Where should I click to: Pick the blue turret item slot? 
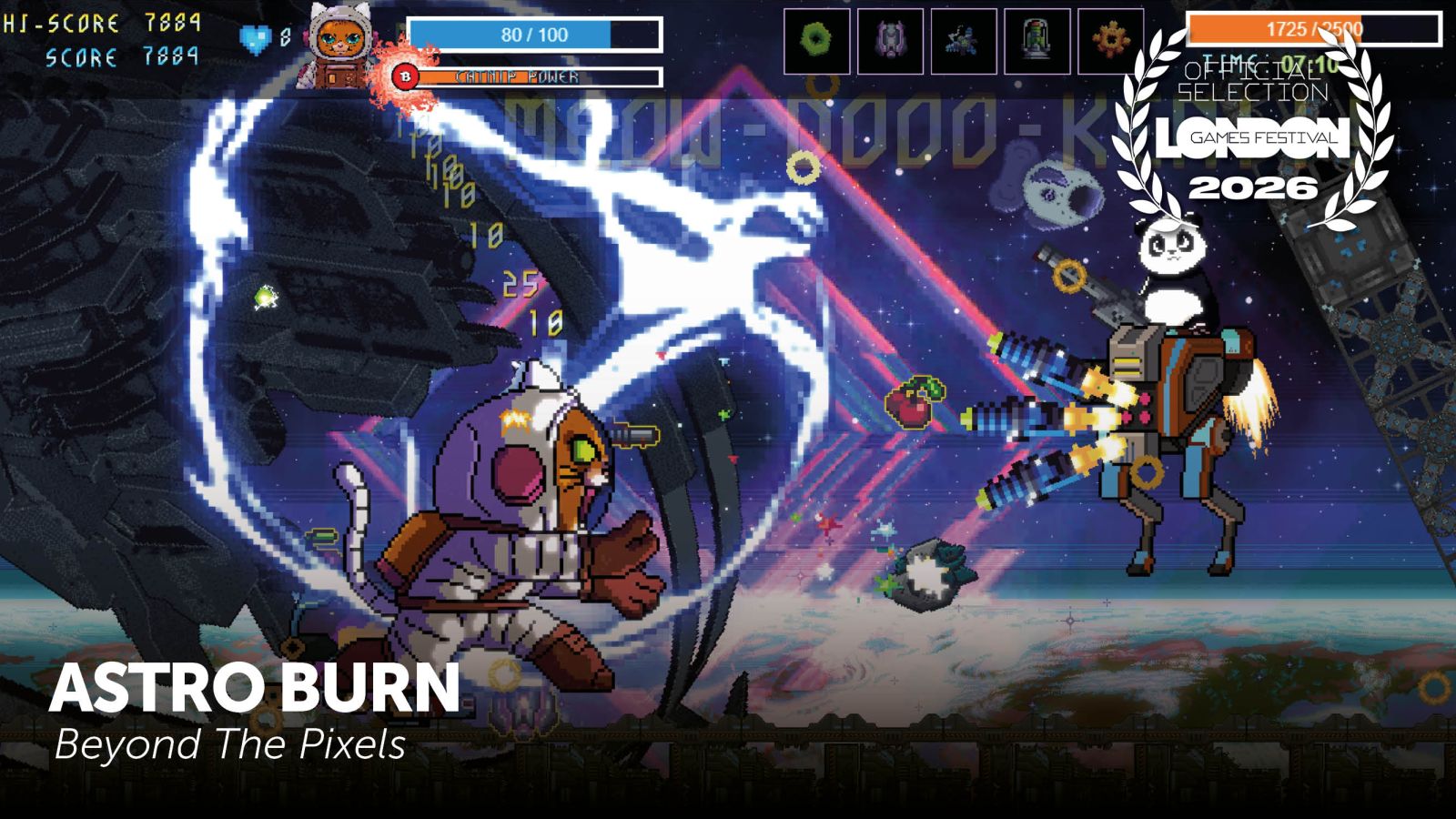963,42
